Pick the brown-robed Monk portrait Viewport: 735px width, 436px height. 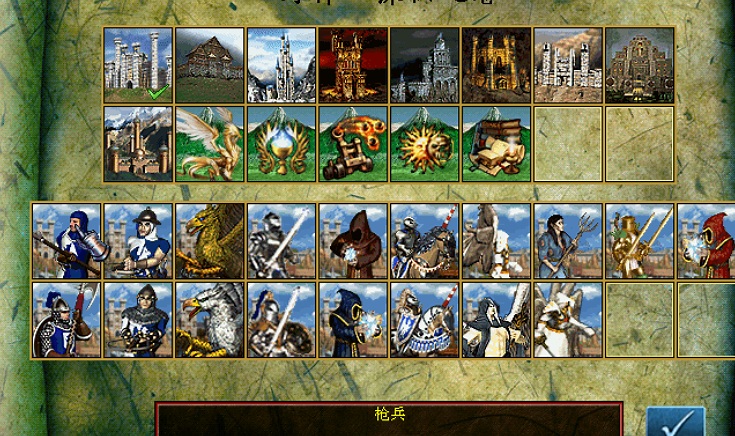tap(354, 241)
